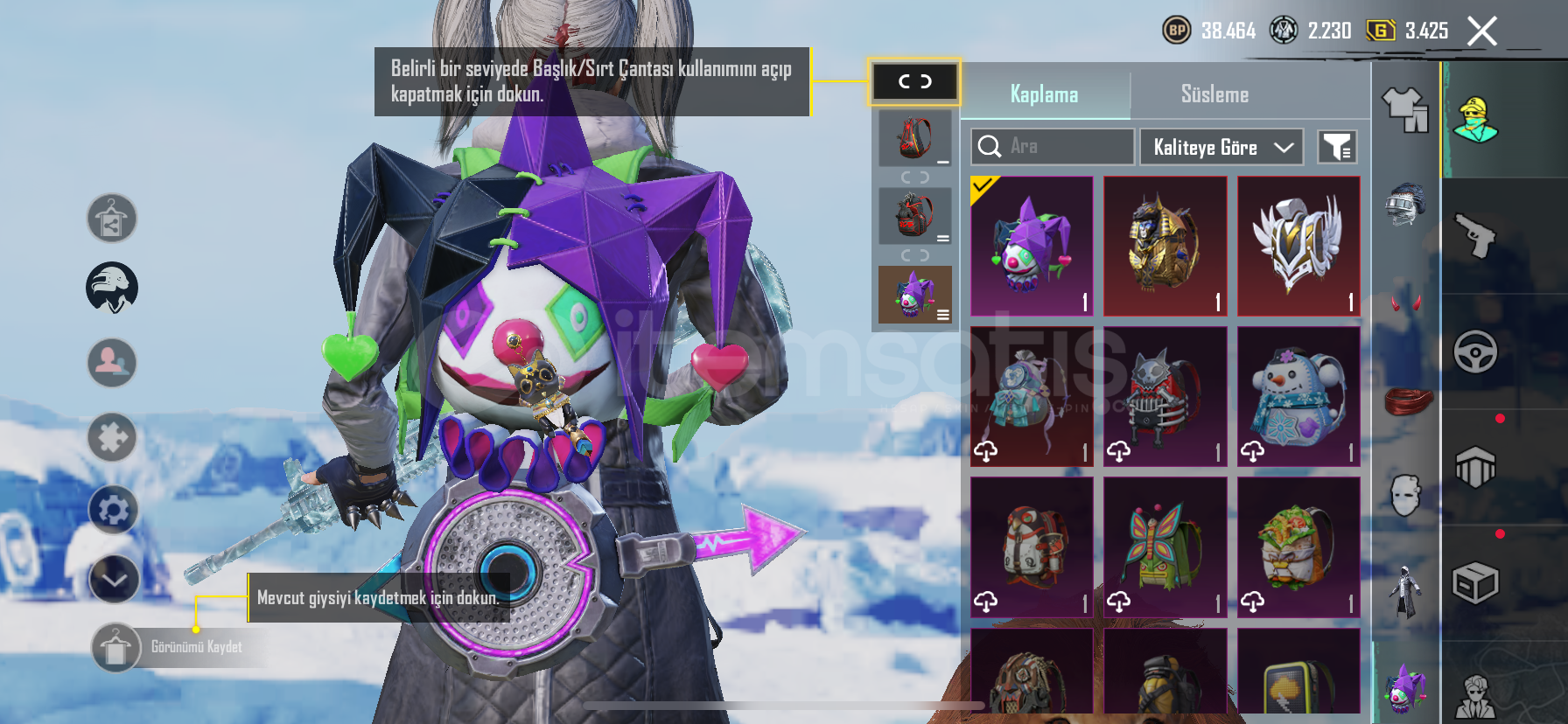The width and height of the screenshot is (1568, 724).
Task: Open the outfit share hanger icon
Action: (112, 219)
